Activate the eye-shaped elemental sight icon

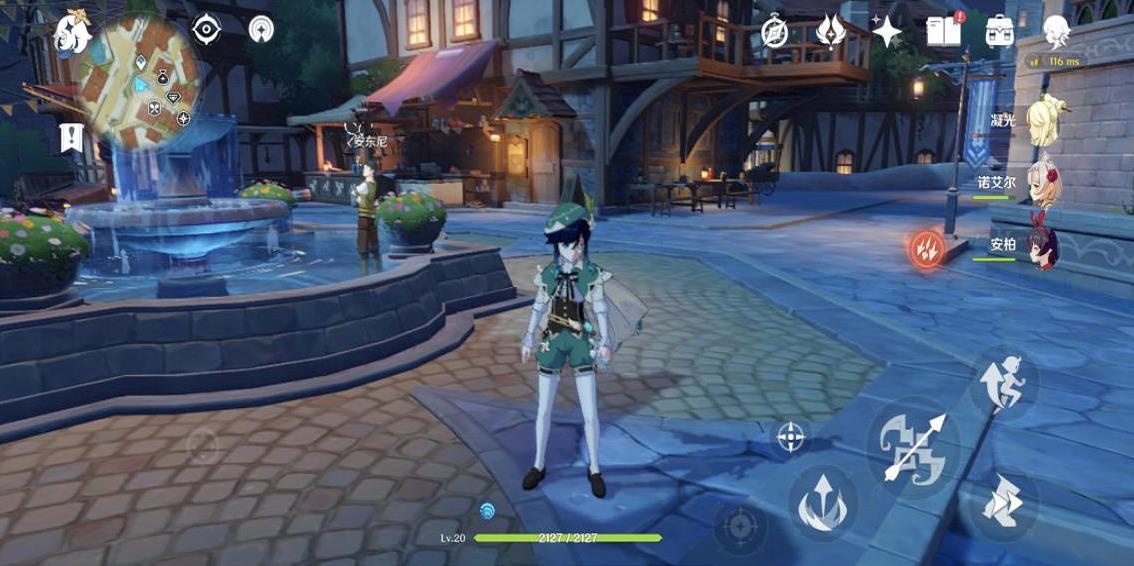tap(206, 29)
